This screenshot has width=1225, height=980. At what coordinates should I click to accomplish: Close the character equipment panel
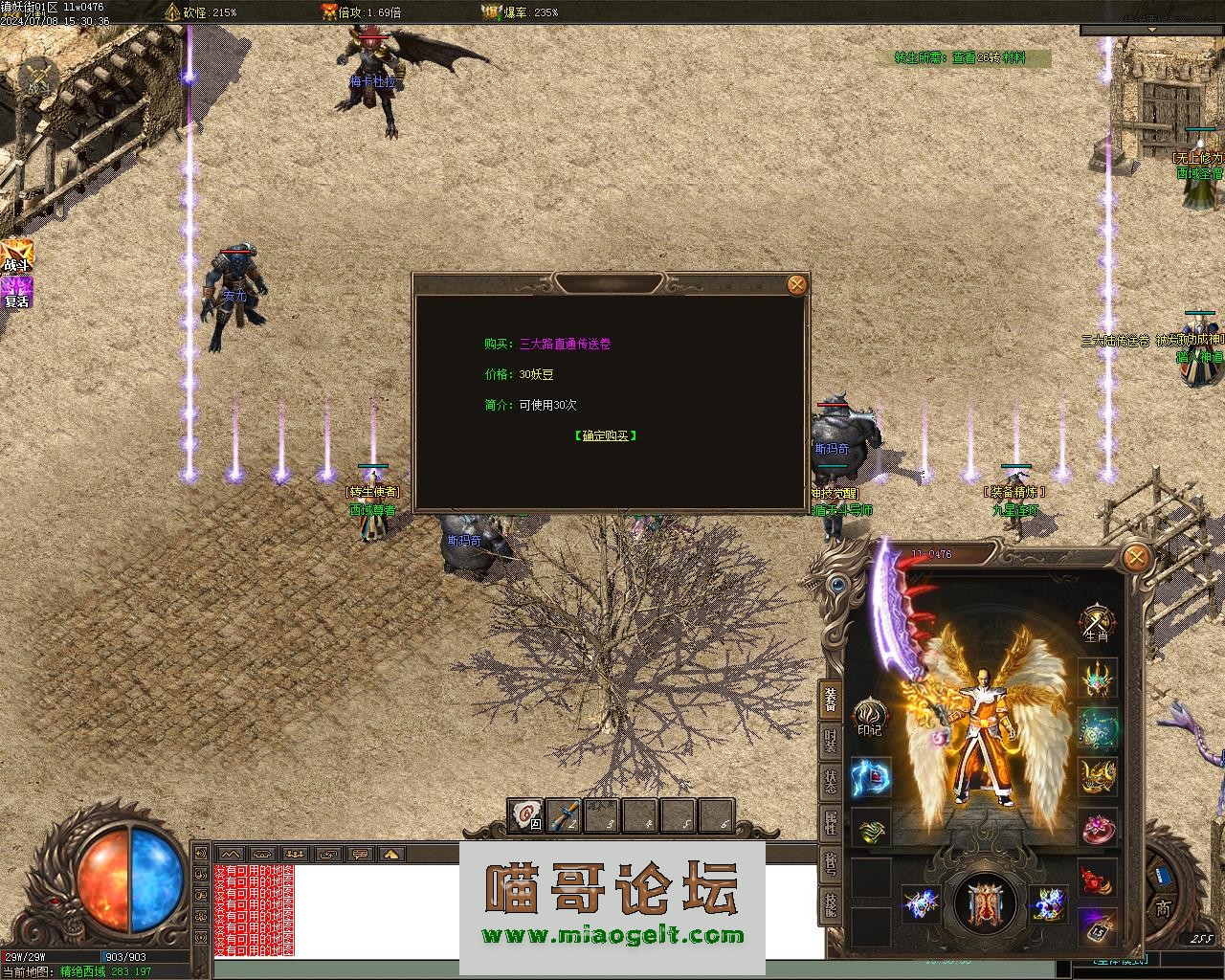point(1135,557)
